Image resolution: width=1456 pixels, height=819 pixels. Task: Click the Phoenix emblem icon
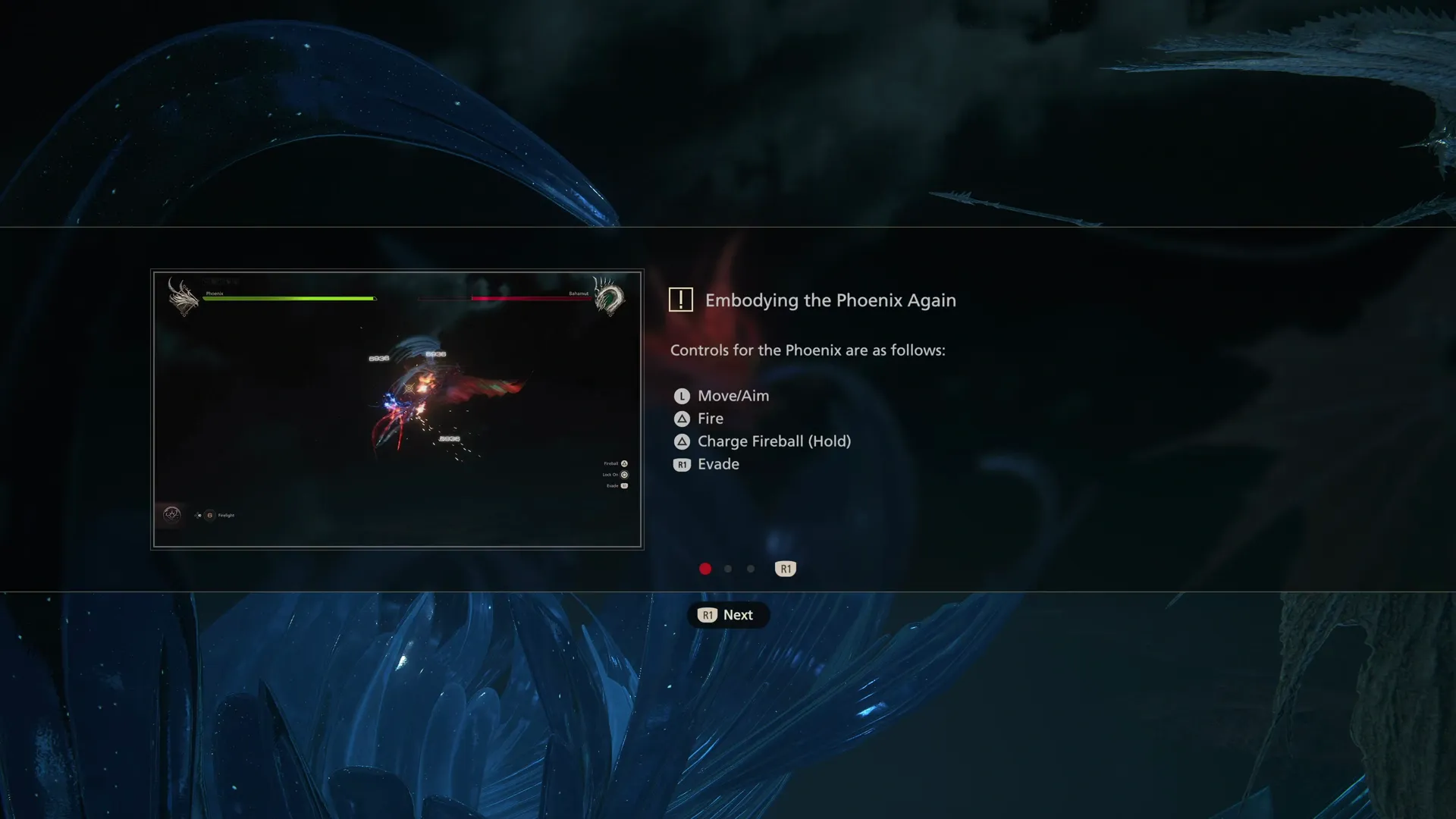pyautogui.click(x=184, y=297)
